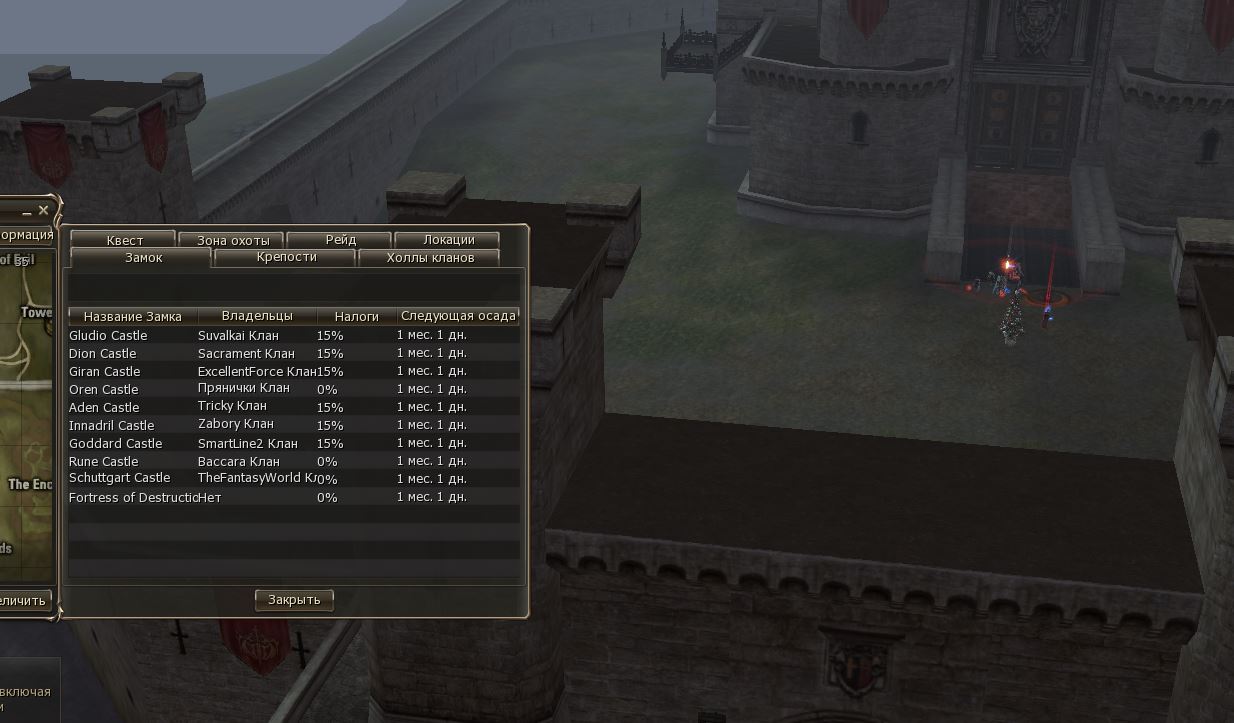Select the Рейд tab

point(340,240)
